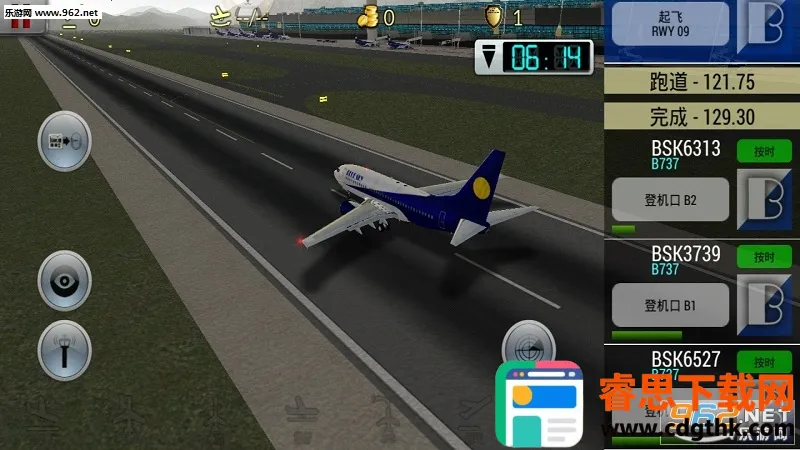The height and width of the screenshot is (450, 800).
Task: Toggle the game speed arrow beside the clock
Action: click(488, 58)
